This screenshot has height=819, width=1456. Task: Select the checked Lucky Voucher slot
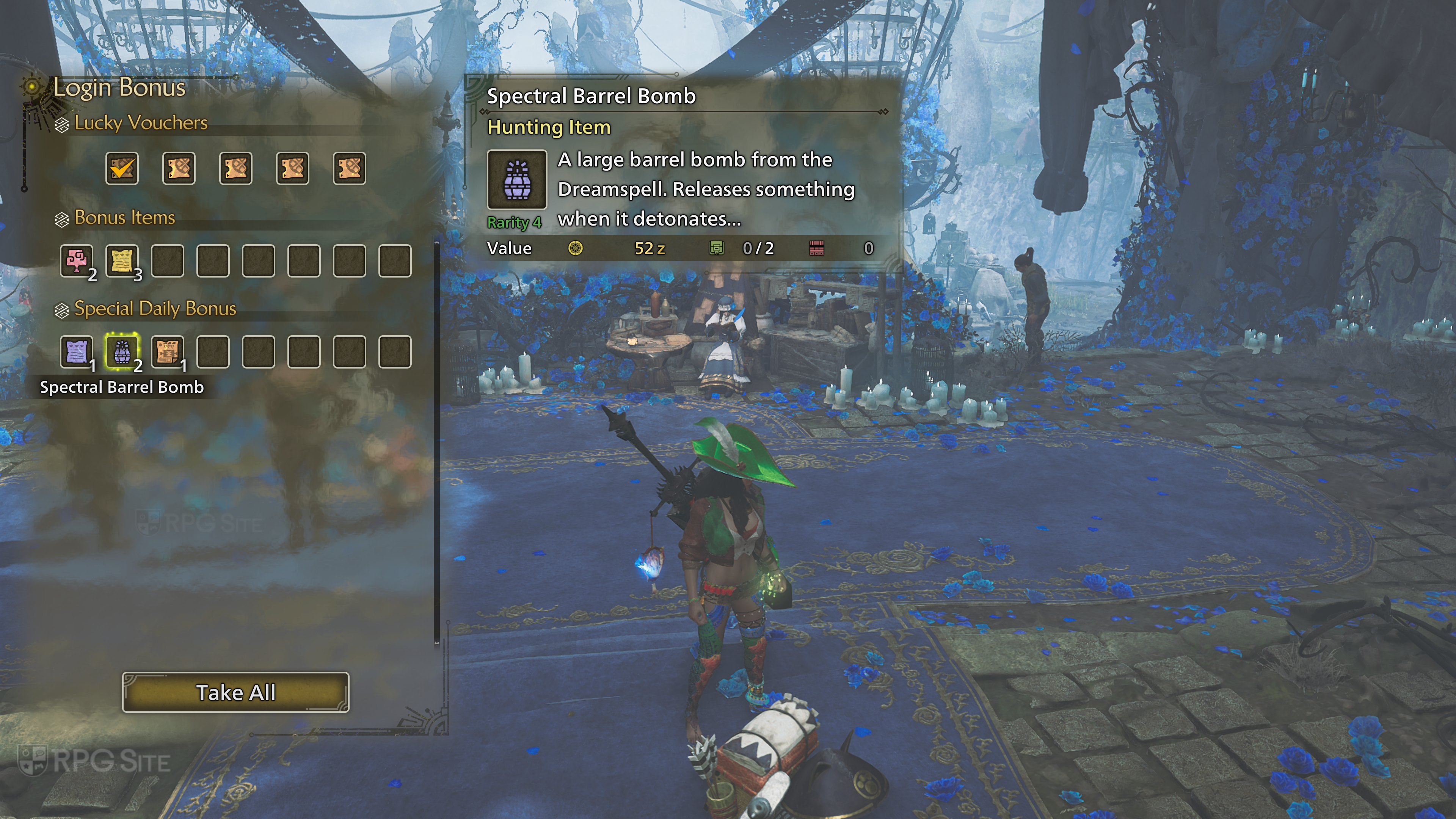coord(122,168)
